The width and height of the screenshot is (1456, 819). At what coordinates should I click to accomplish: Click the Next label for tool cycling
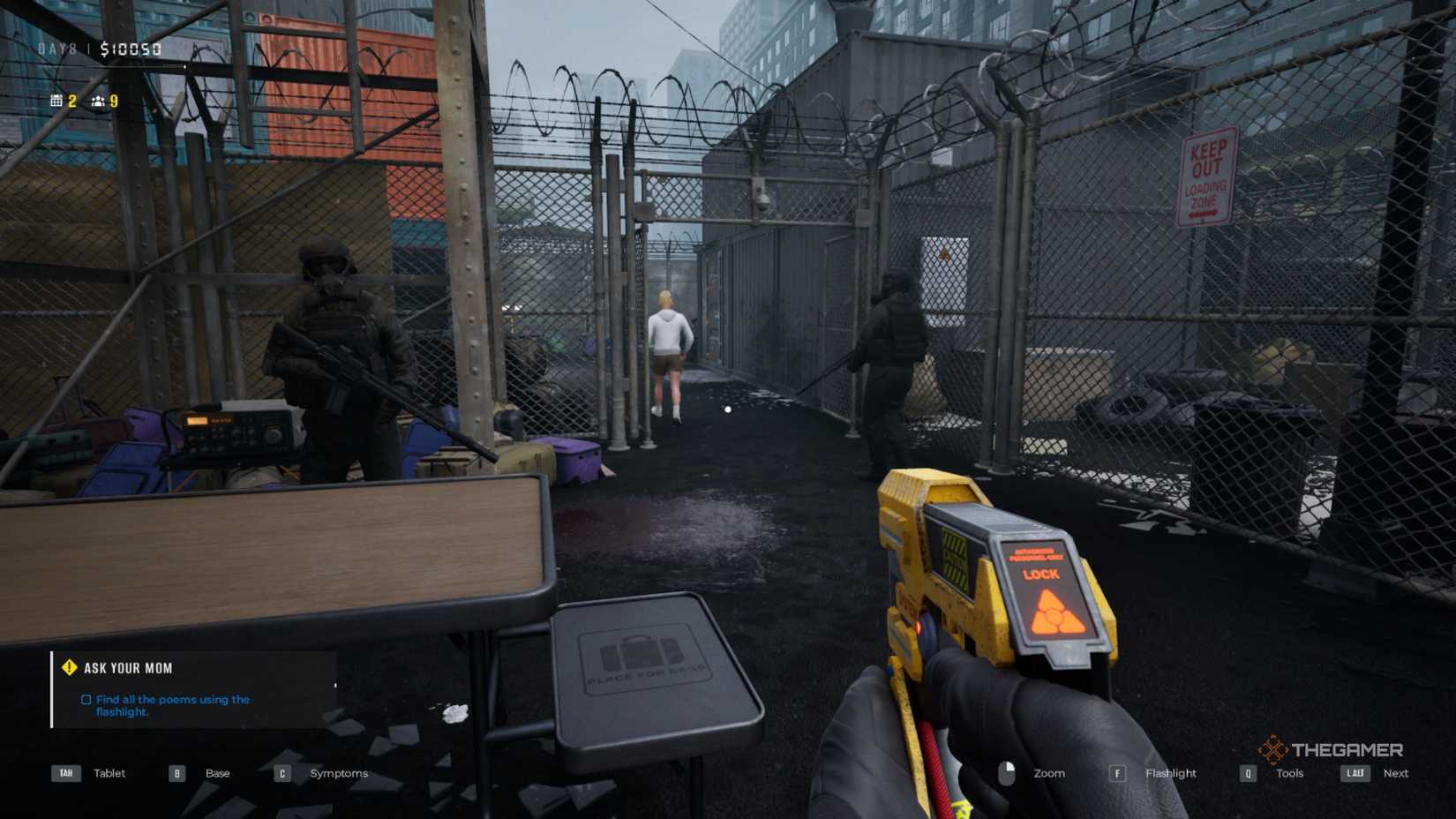[1396, 772]
